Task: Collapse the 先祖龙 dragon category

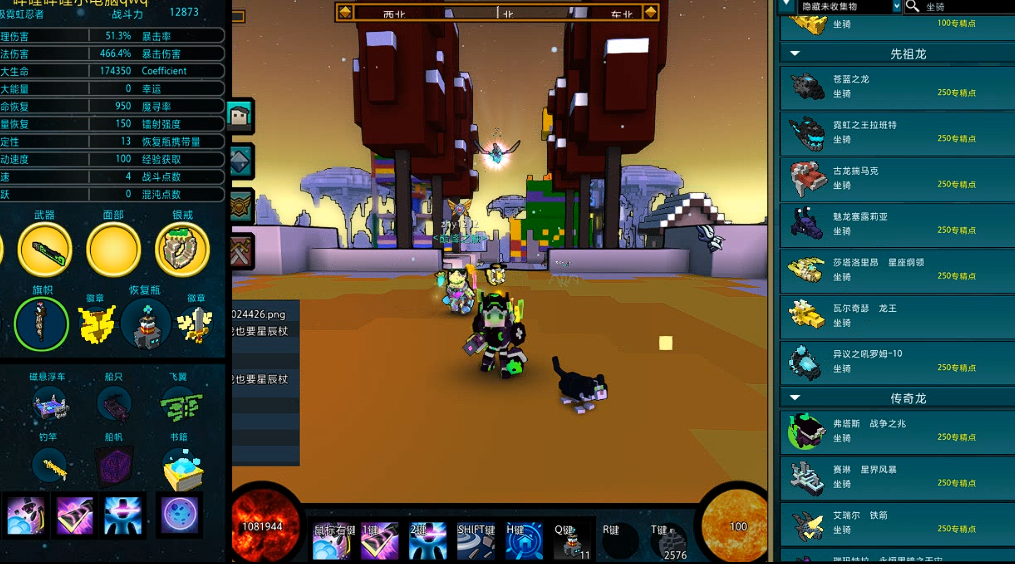Action: [796, 54]
